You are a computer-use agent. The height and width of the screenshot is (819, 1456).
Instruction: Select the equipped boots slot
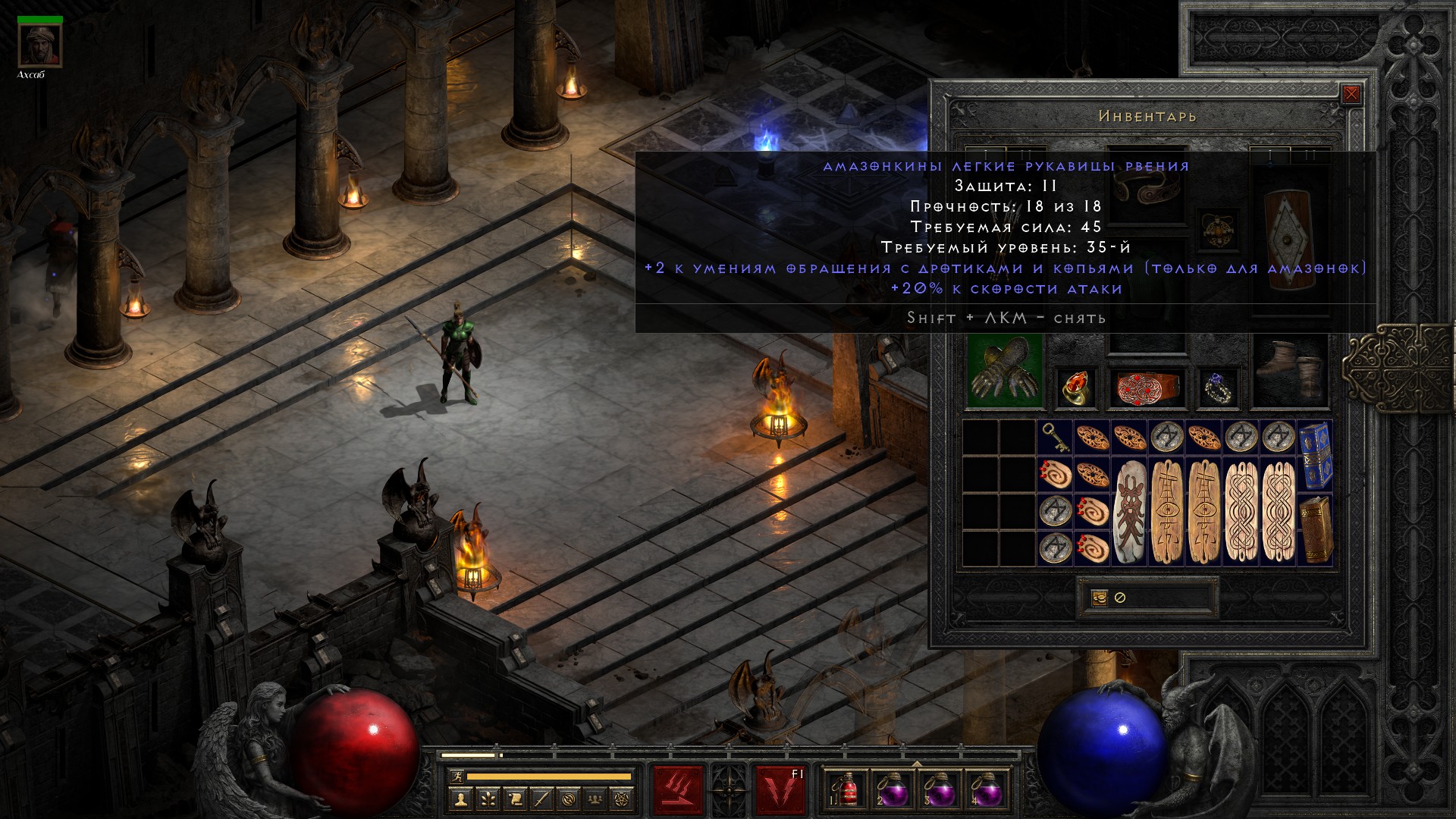tap(1290, 372)
